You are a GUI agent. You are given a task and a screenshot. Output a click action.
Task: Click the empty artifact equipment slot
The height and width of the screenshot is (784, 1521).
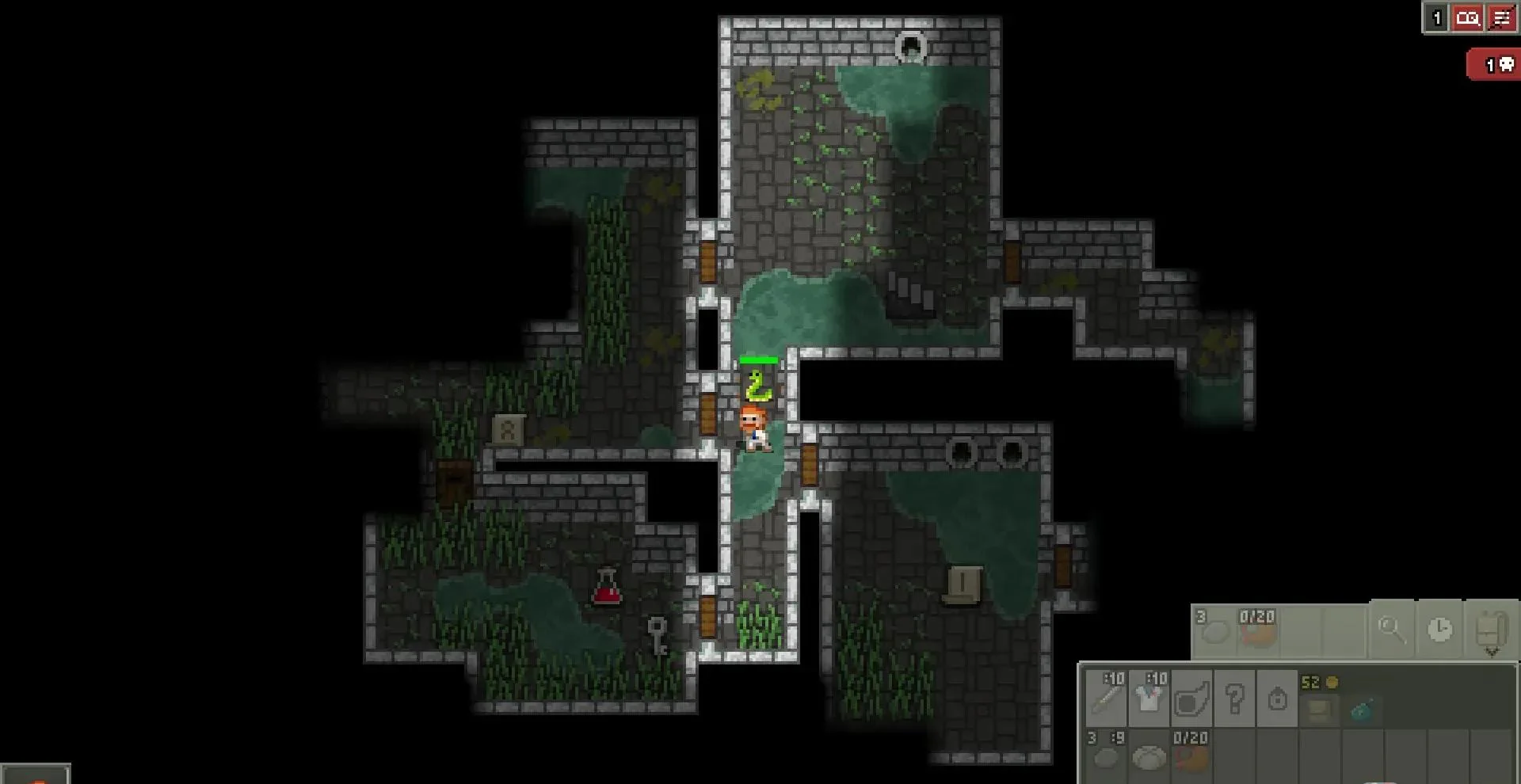tap(1191, 698)
